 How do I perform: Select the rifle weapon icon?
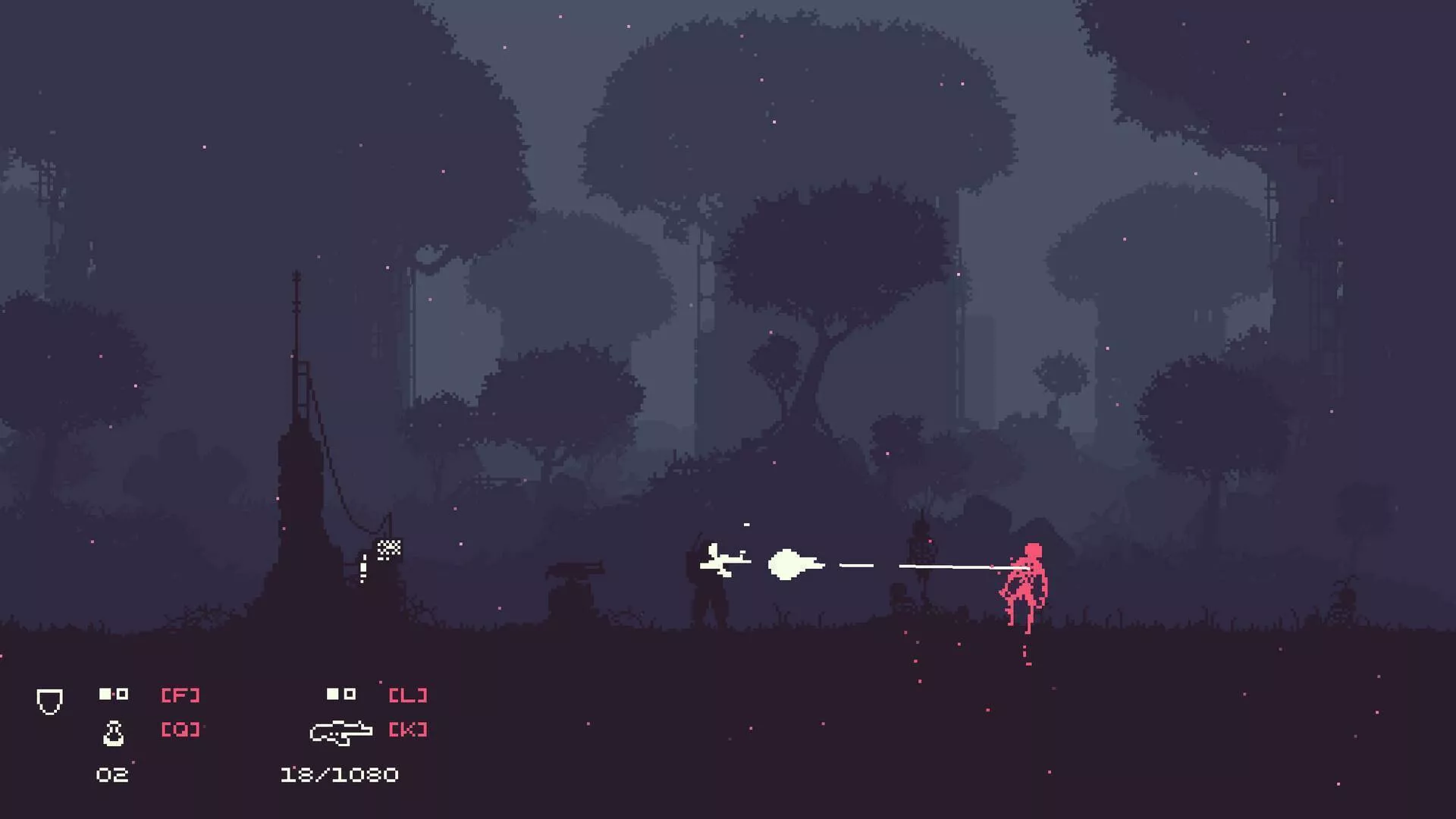(340, 732)
